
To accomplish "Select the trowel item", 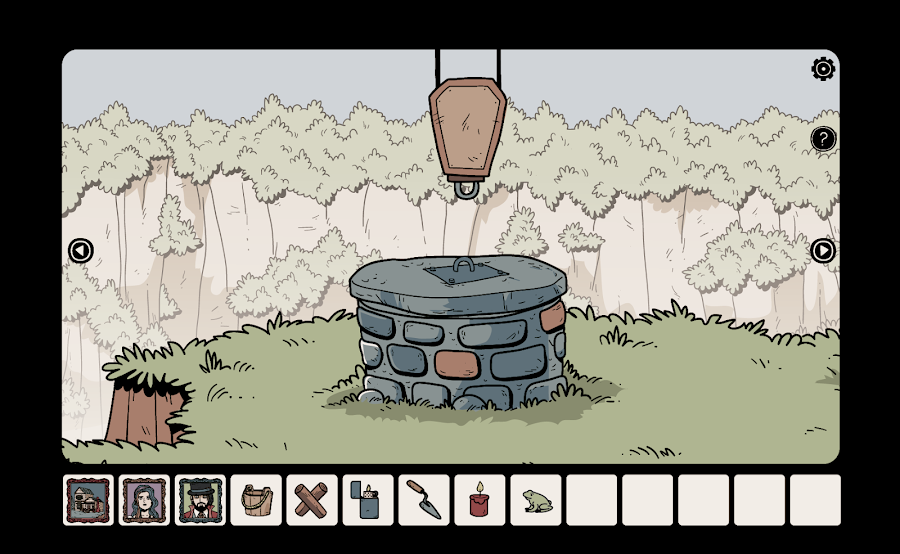I will point(424,499).
